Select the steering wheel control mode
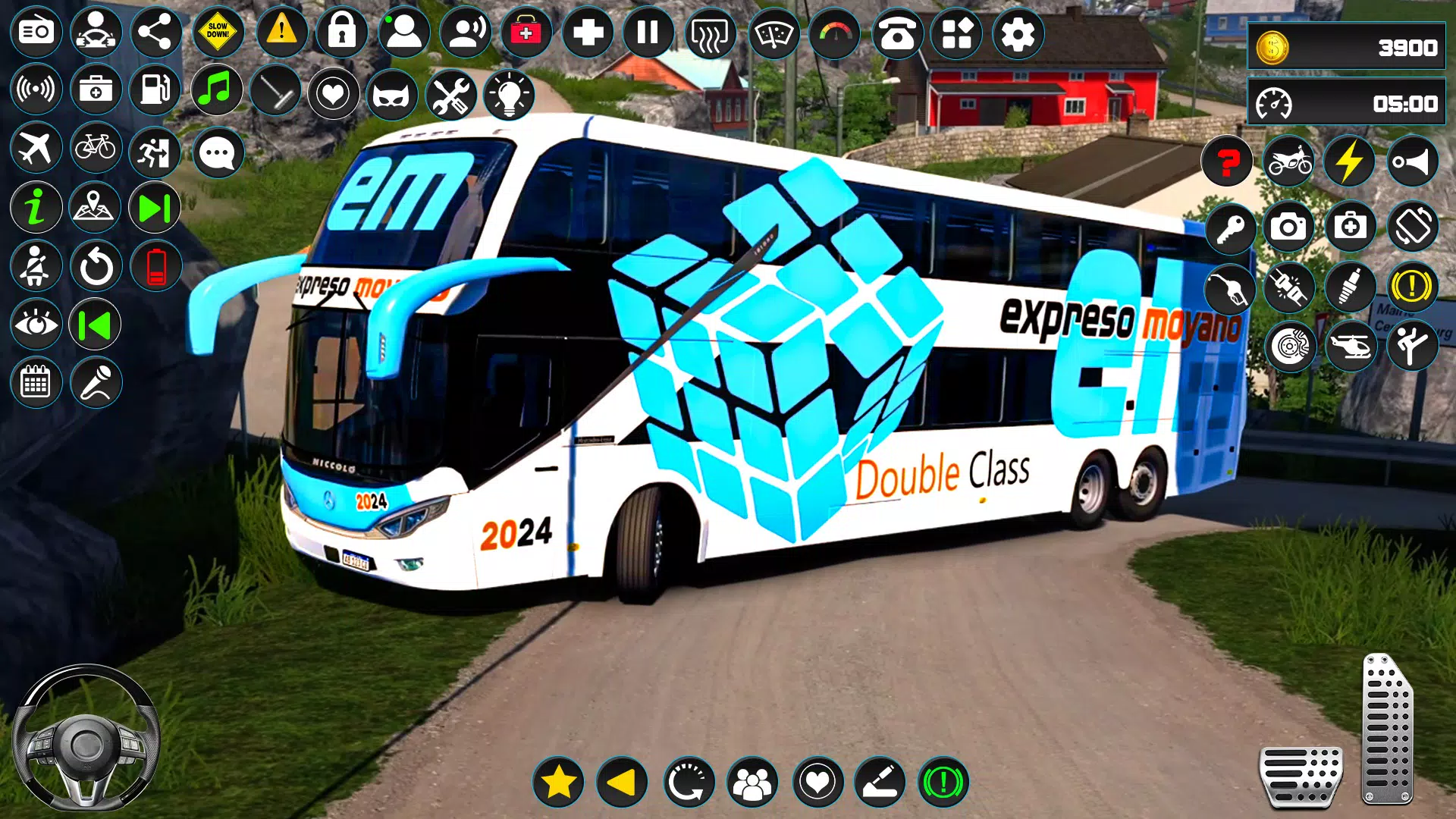The image size is (1456, 819). pos(94,33)
